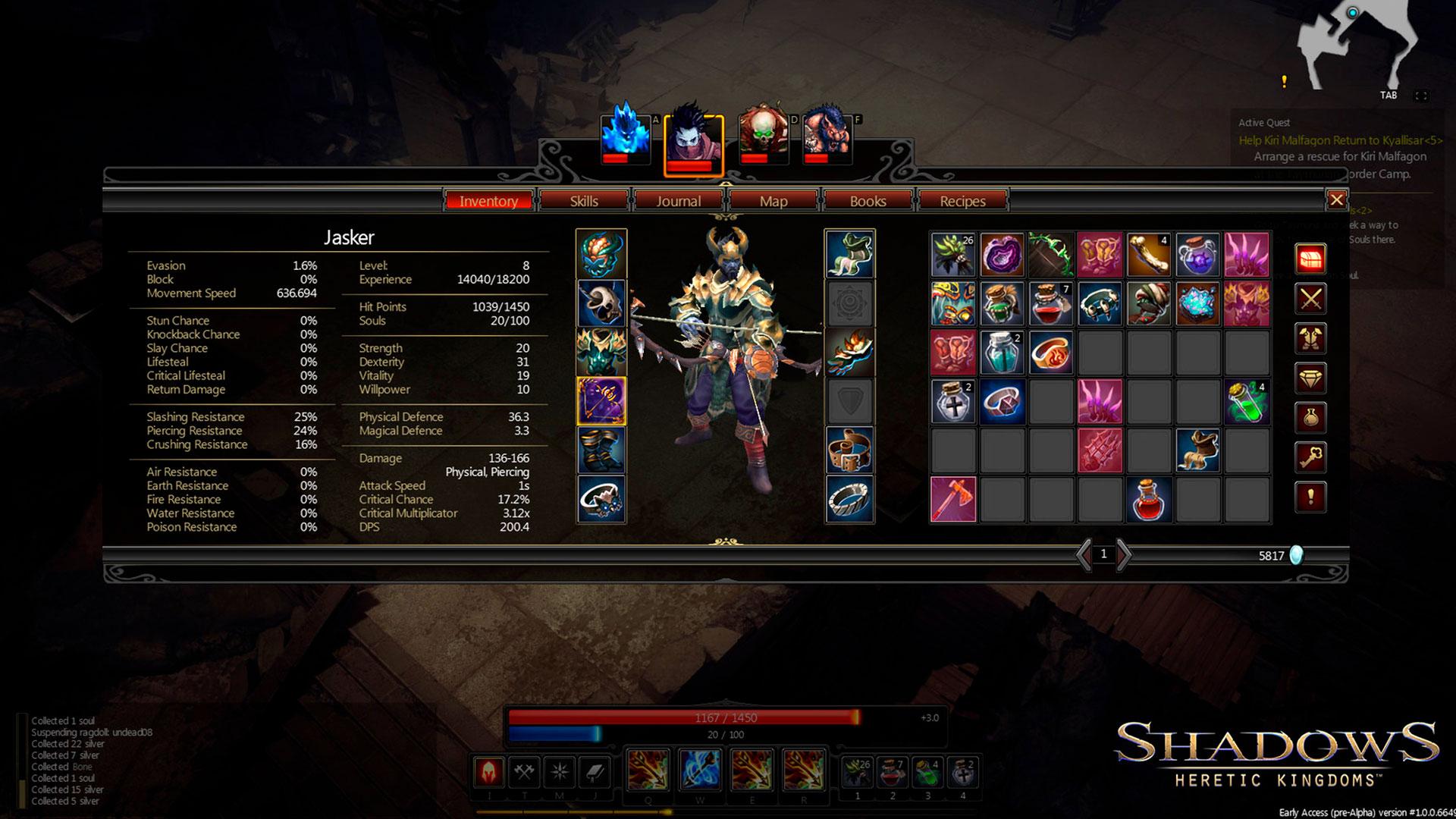The height and width of the screenshot is (819, 1456).
Task: Pick the green poison flask in inventory
Action: pos(1246,402)
